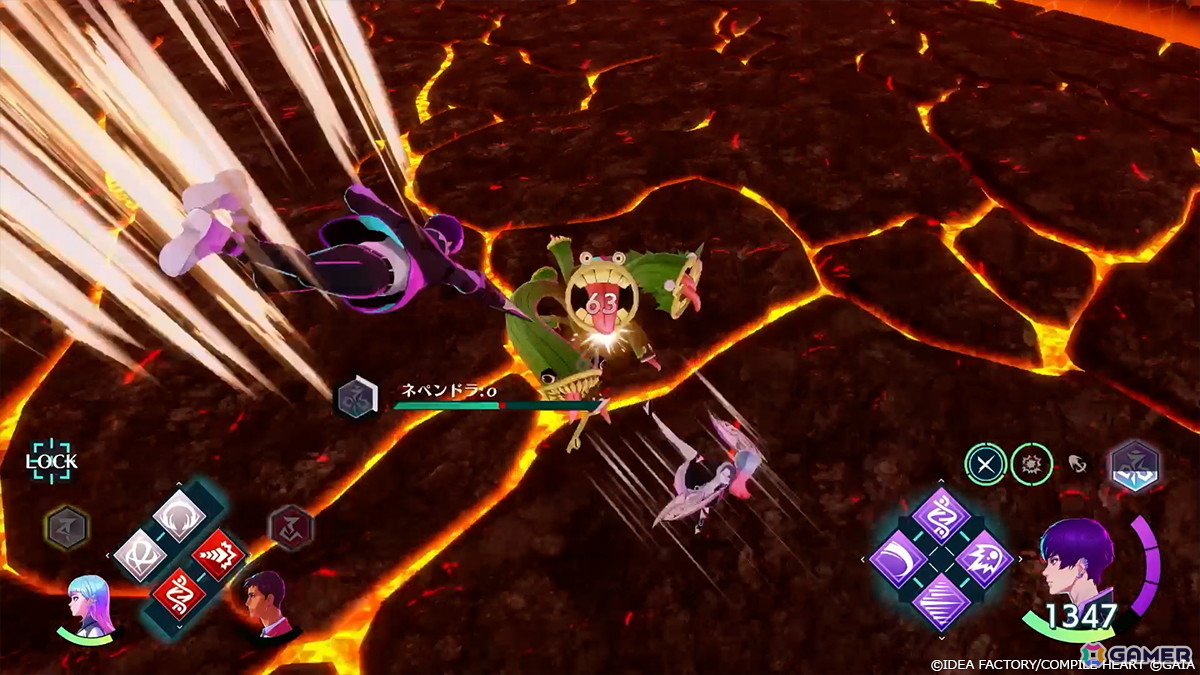1200x675 pixels.
Task: Cast the purple ghost skull skill
Action: click(x=985, y=559)
